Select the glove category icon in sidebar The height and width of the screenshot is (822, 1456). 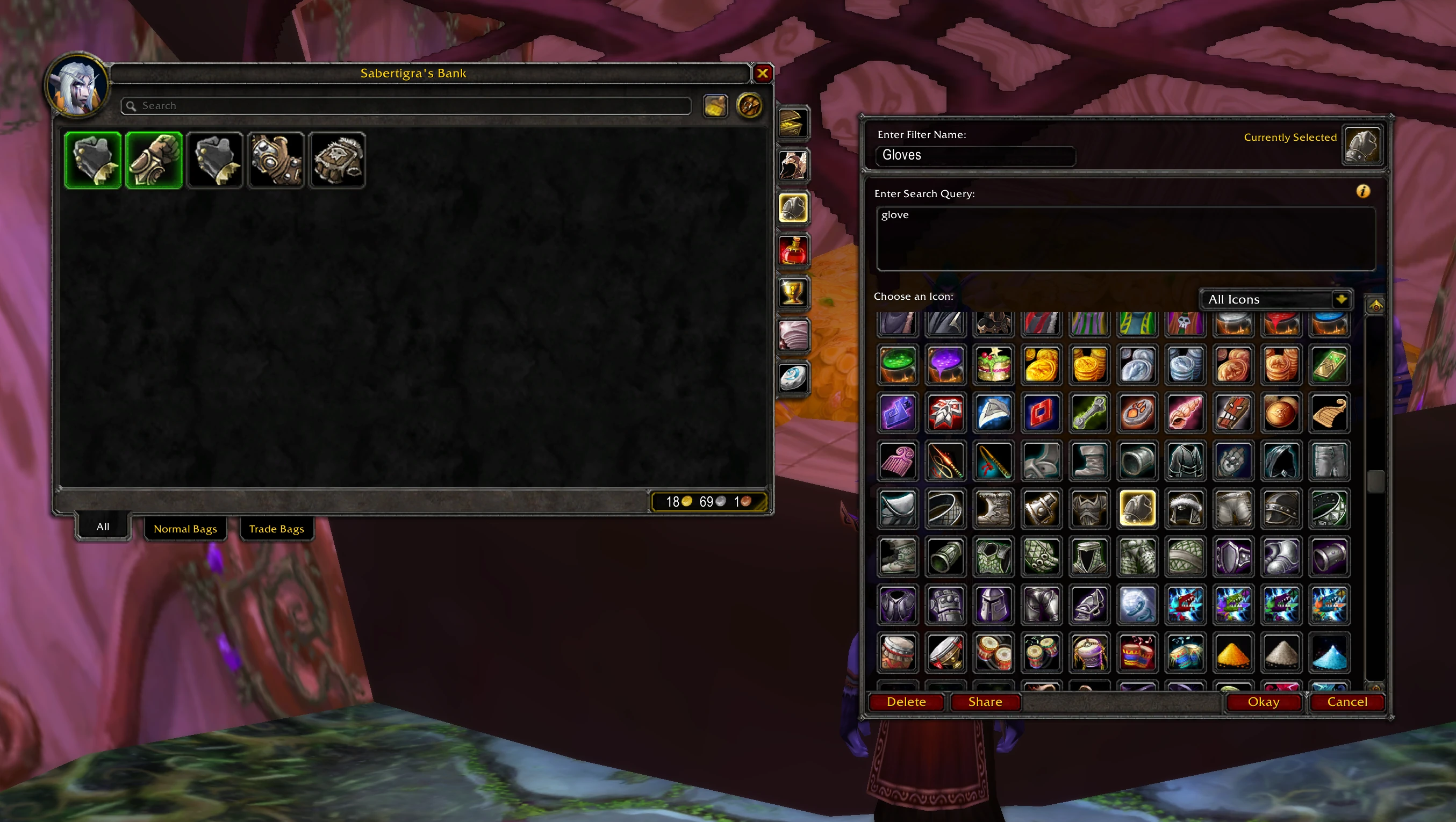tap(793, 207)
